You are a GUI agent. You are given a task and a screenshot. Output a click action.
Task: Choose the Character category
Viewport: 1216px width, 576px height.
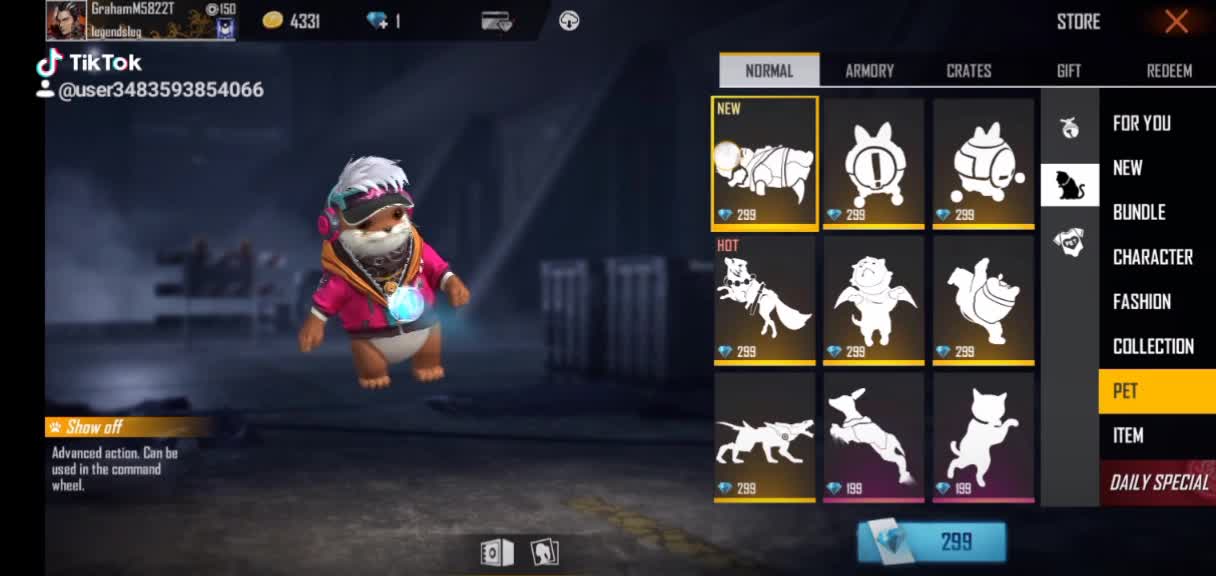pyautogui.click(x=1152, y=257)
